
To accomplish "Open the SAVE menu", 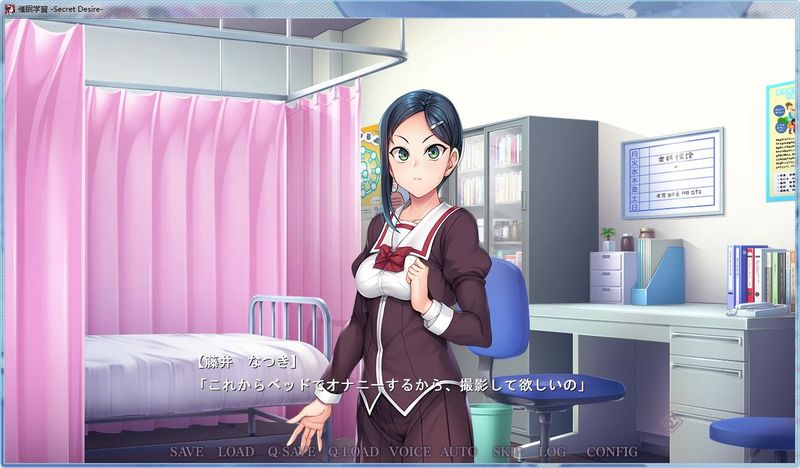I will click(187, 452).
